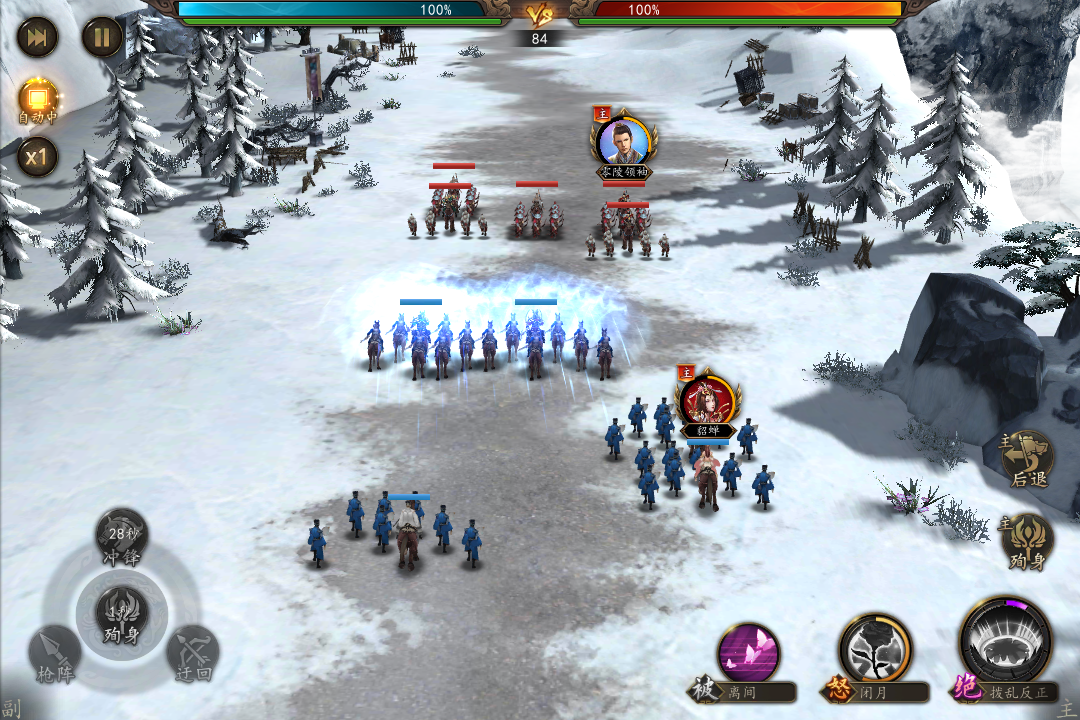Pause the battle

point(102,38)
